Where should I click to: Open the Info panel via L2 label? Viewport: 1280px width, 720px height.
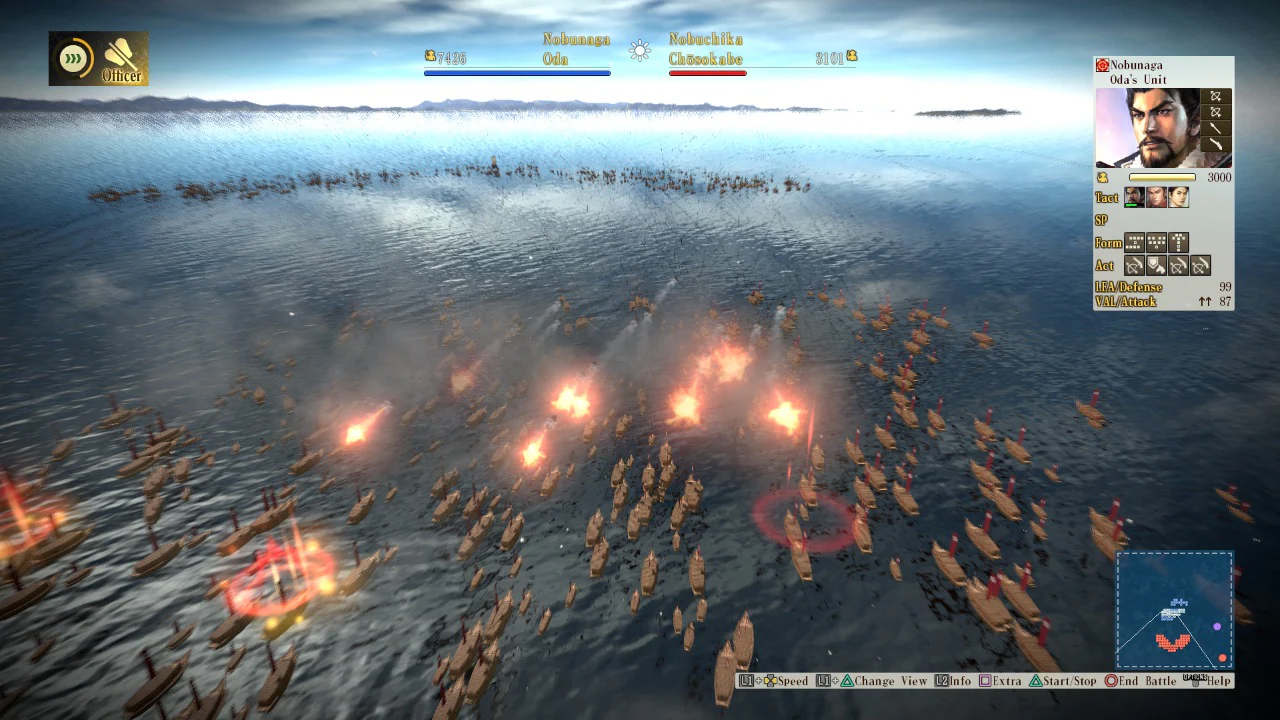pos(951,681)
